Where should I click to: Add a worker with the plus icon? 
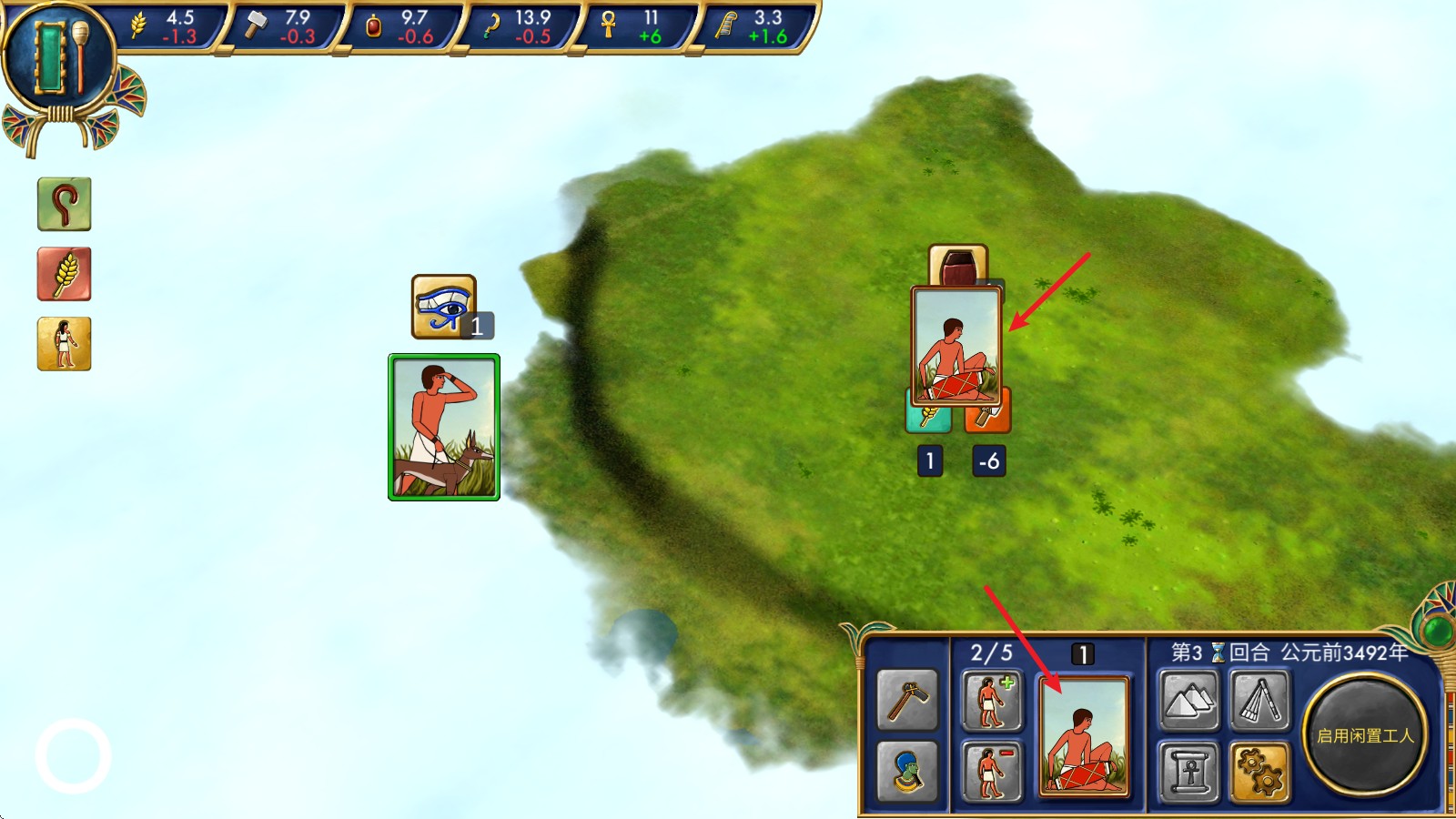click(992, 701)
